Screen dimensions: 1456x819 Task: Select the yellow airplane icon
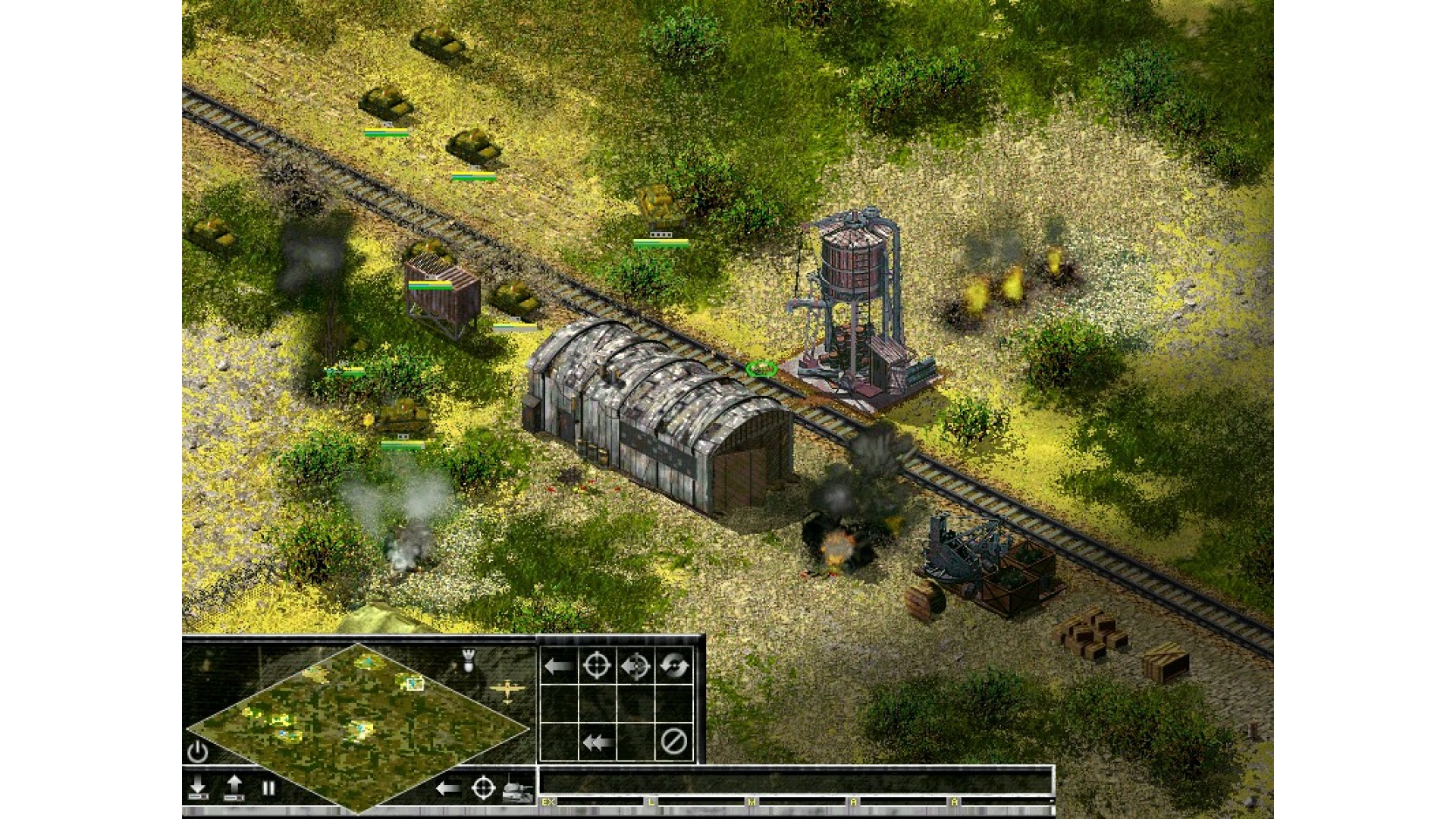pyautogui.click(x=507, y=691)
